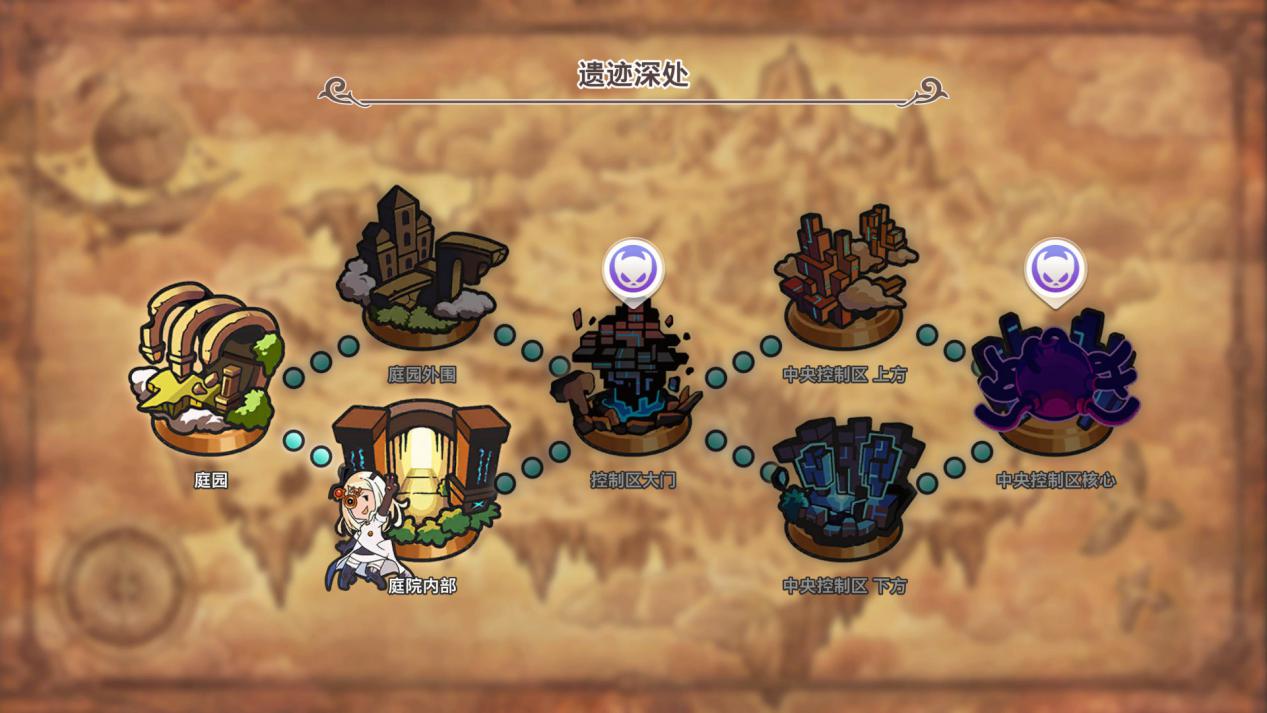Click the boss marker above 控制区大门
This screenshot has height=713, width=1267.
tap(633, 269)
